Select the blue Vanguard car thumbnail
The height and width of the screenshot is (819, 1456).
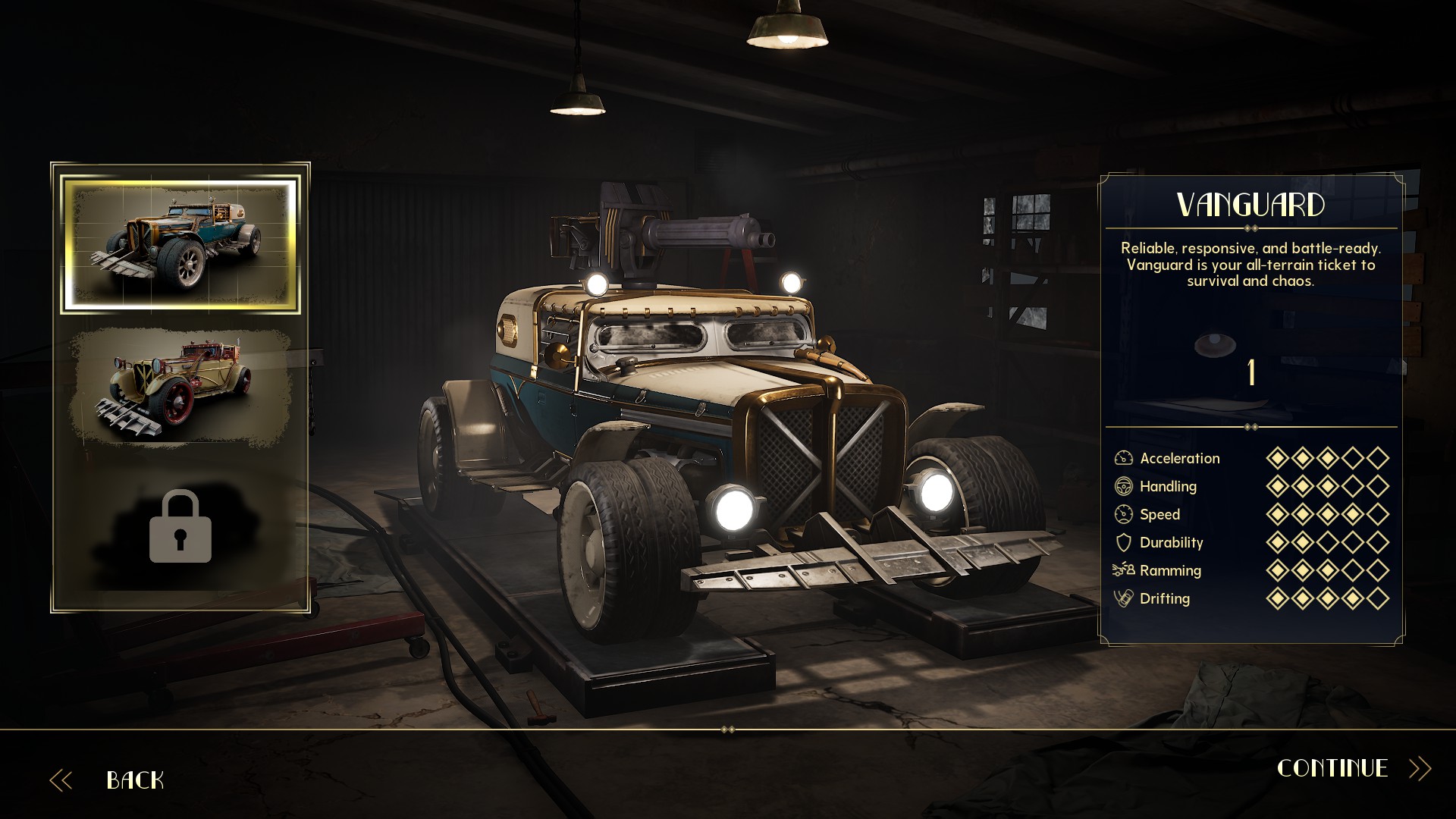180,244
